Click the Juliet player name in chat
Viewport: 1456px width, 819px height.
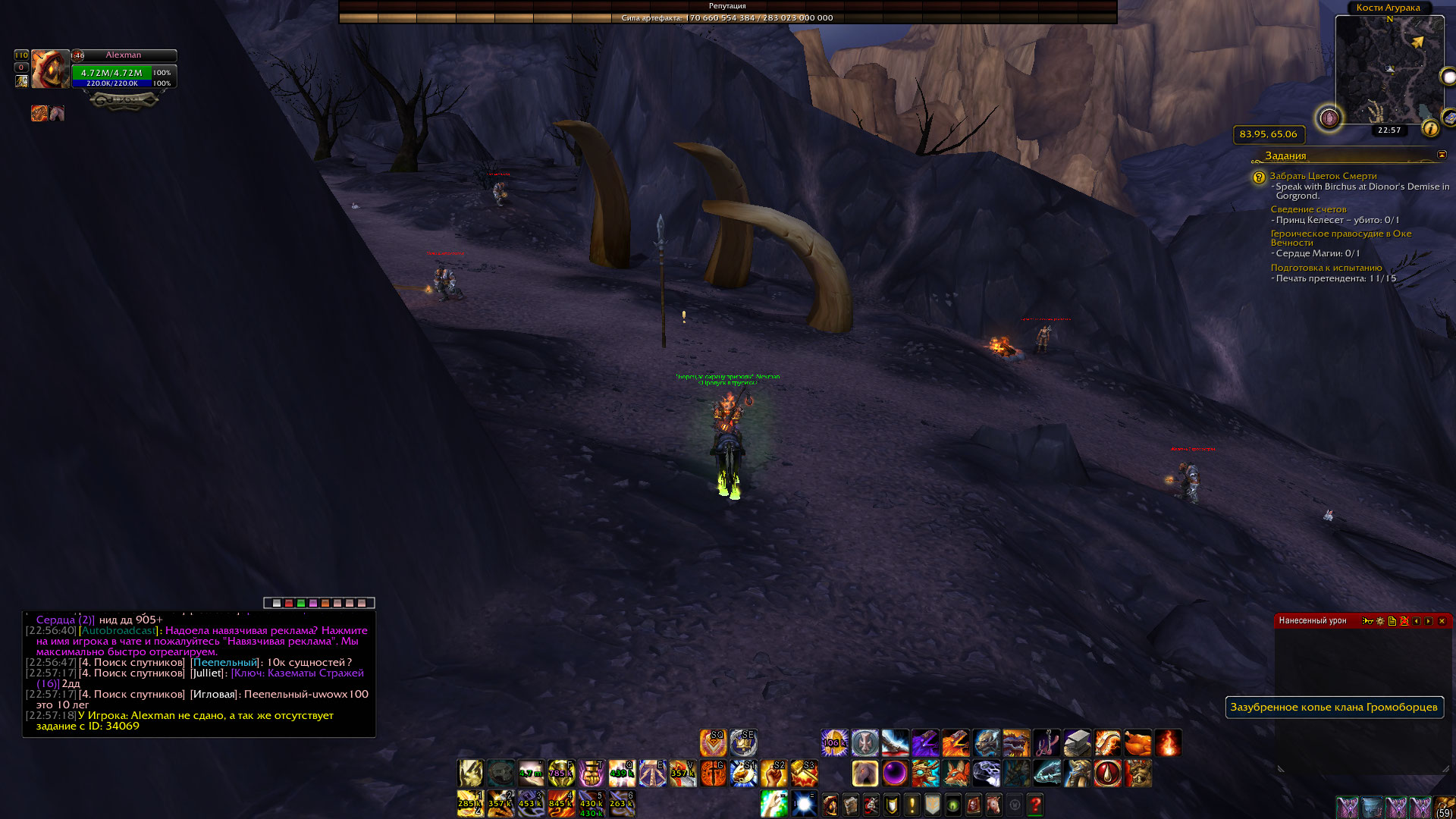207,673
